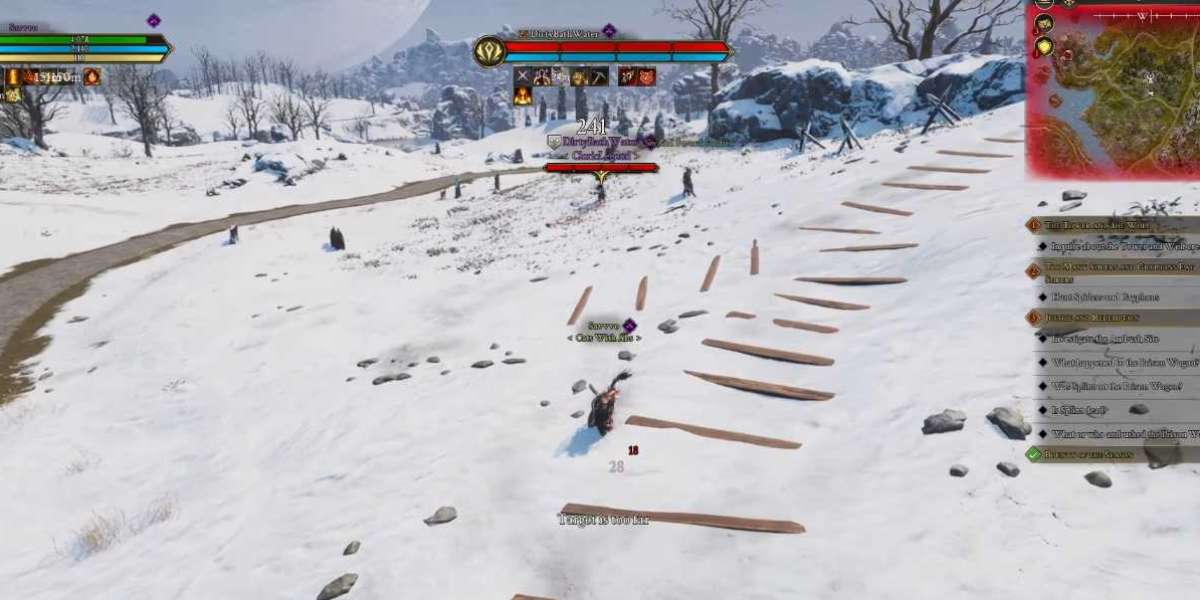Image resolution: width=1200 pixels, height=600 pixels.
Task: Inspect the pickaxe status icon on target
Action: [x=598, y=77]
